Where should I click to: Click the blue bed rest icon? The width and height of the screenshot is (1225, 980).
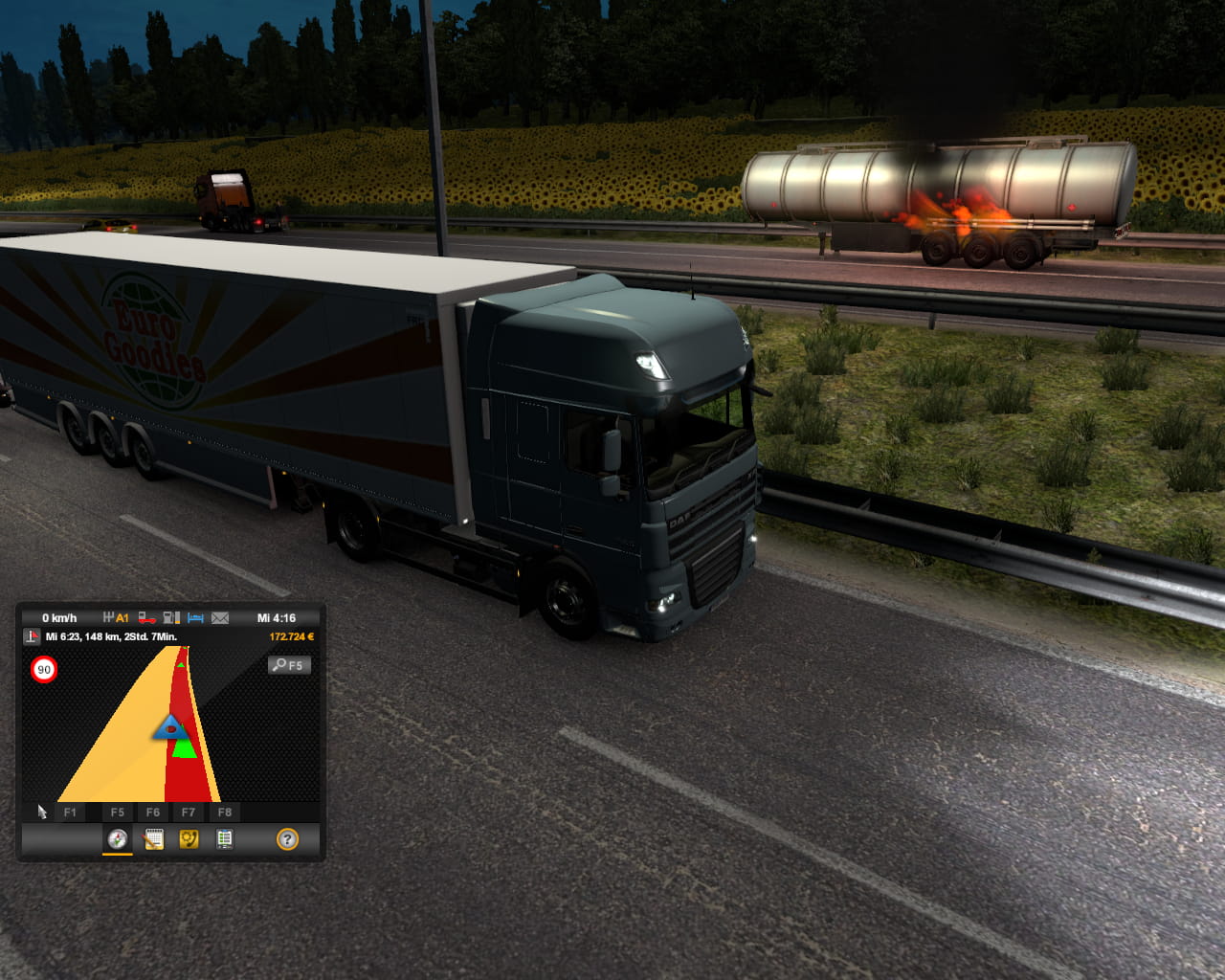point(195,618)
